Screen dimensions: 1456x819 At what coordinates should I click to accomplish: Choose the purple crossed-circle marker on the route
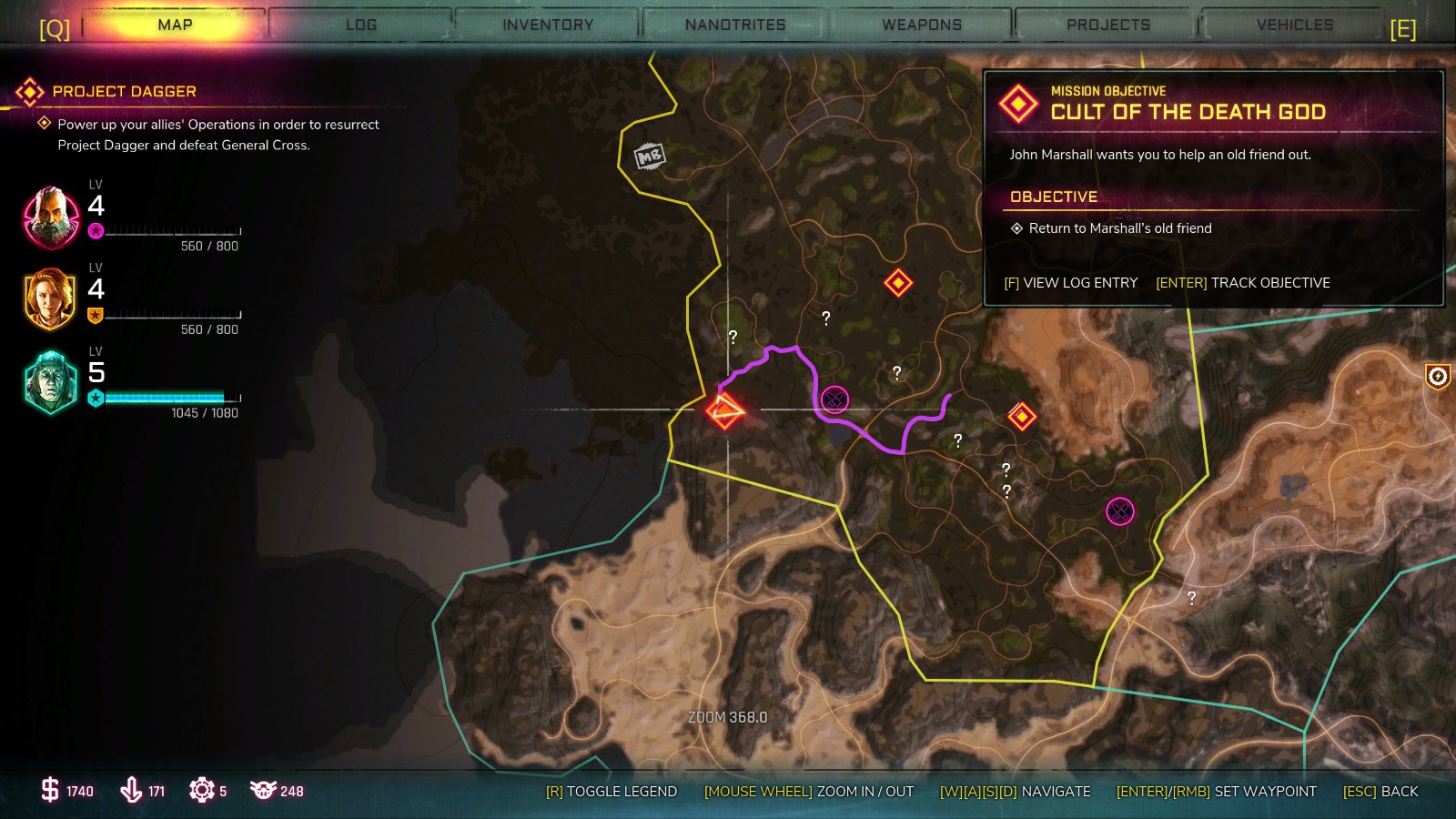[x=834, y=399]
